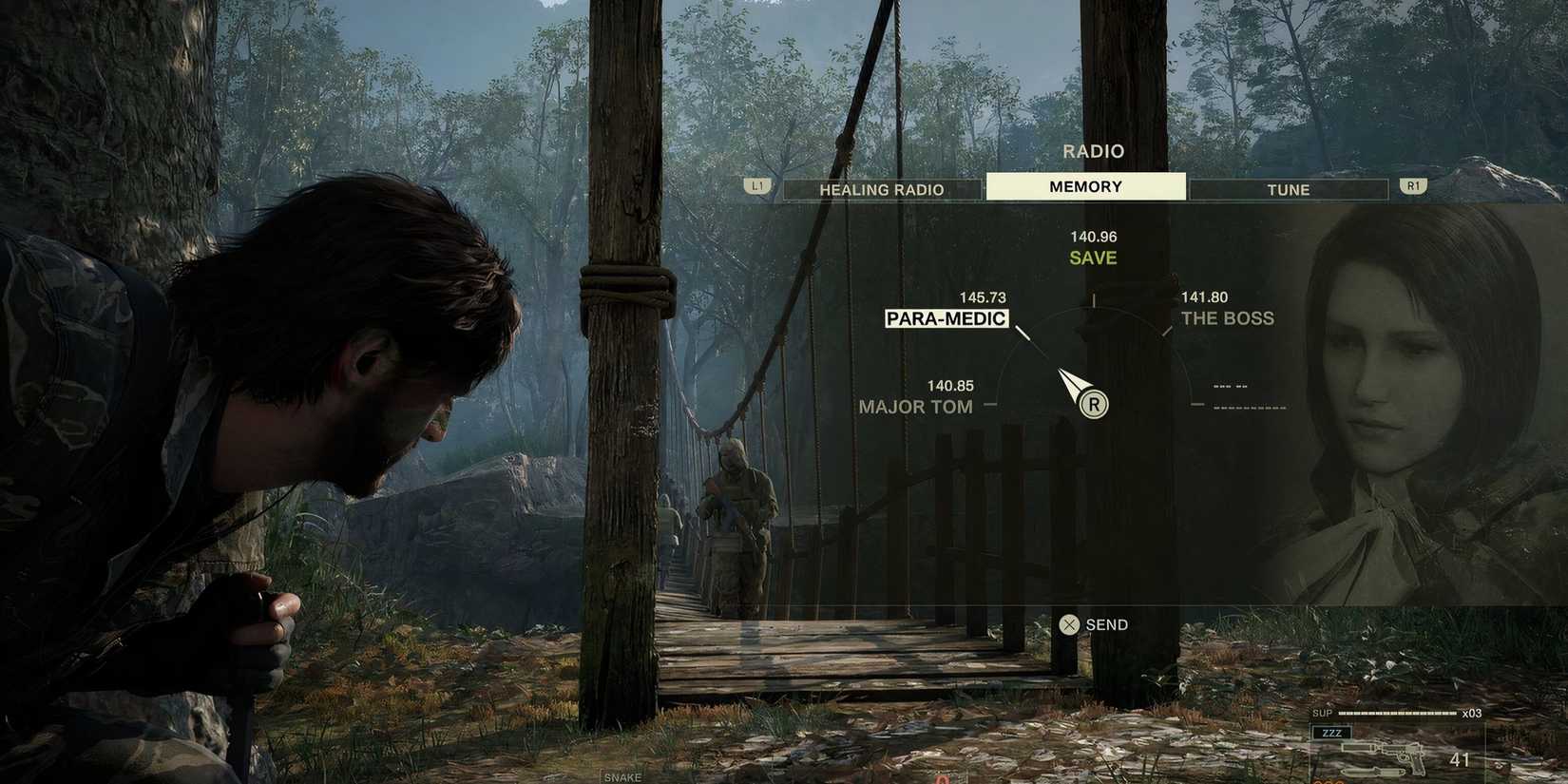1568x784 pixels.
Task: Switch to the TUNE tab
Action: 1289,189
